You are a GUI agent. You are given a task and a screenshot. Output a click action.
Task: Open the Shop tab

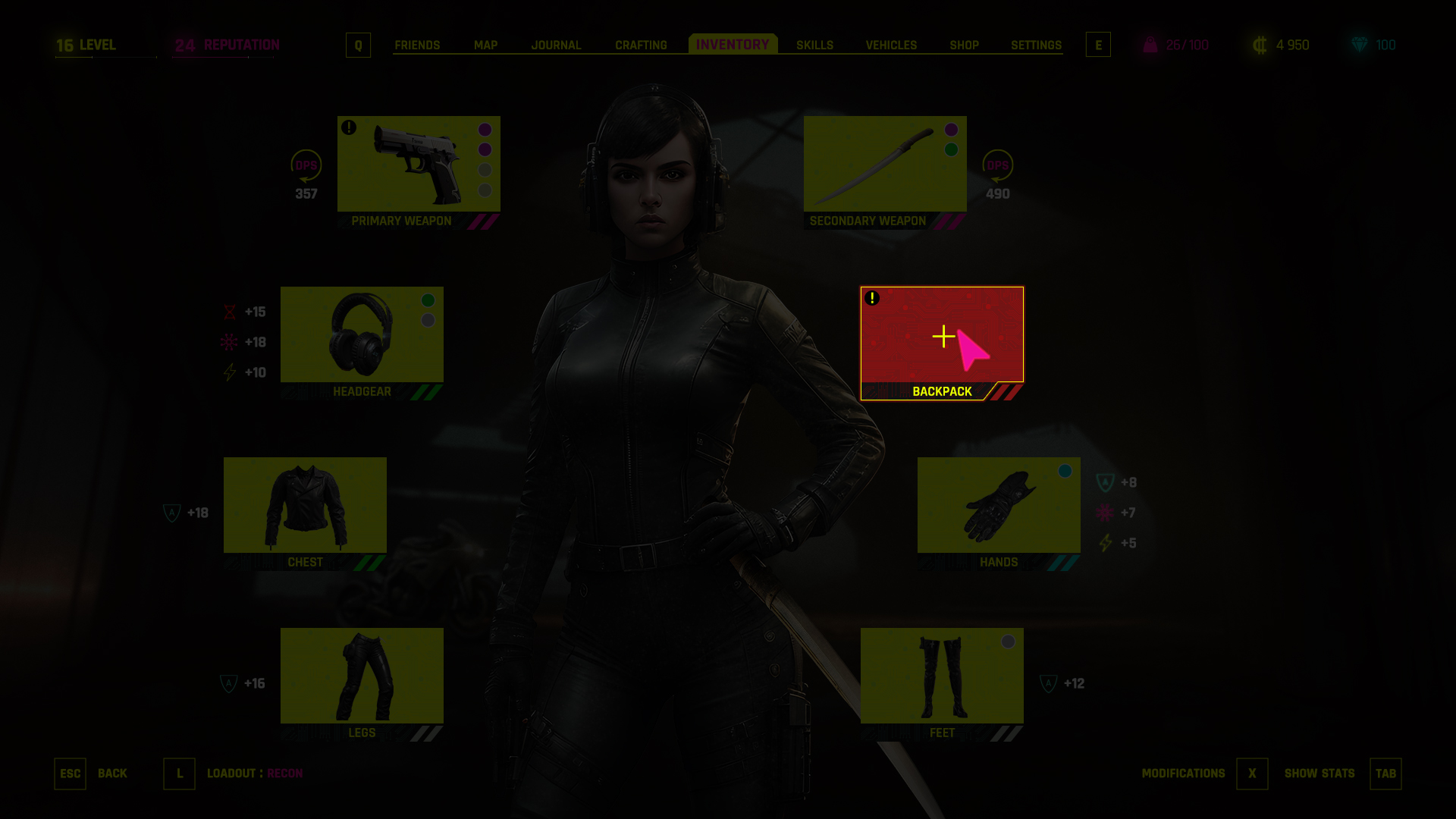click(x=964, y=45)
